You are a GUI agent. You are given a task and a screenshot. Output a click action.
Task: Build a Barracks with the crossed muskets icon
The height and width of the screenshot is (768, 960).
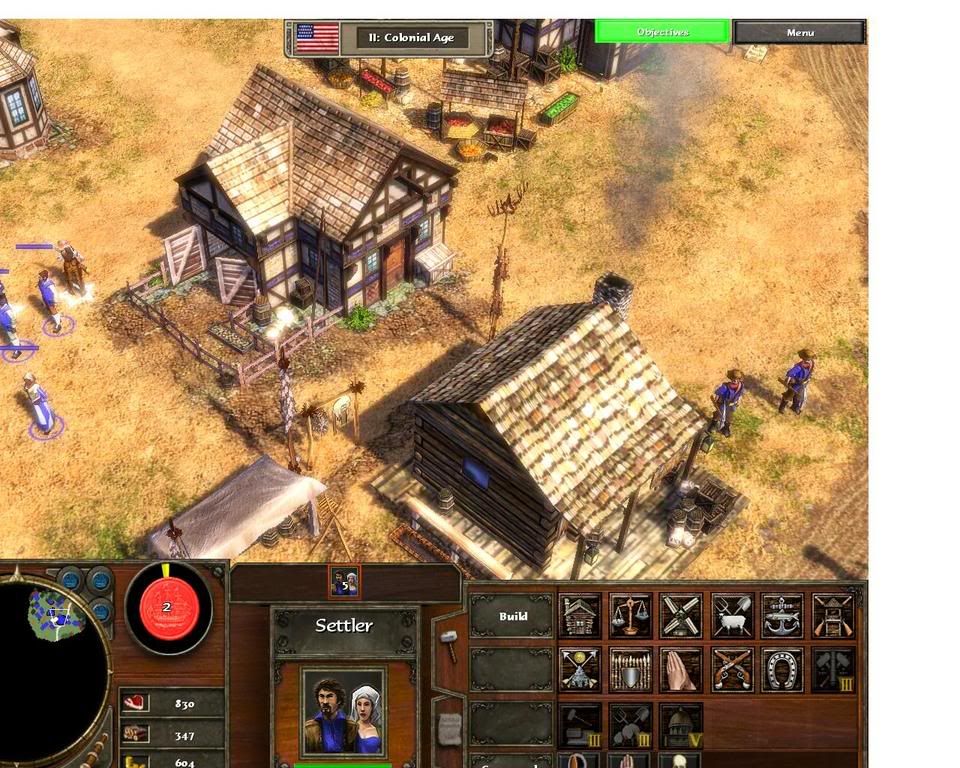[833, 616]
